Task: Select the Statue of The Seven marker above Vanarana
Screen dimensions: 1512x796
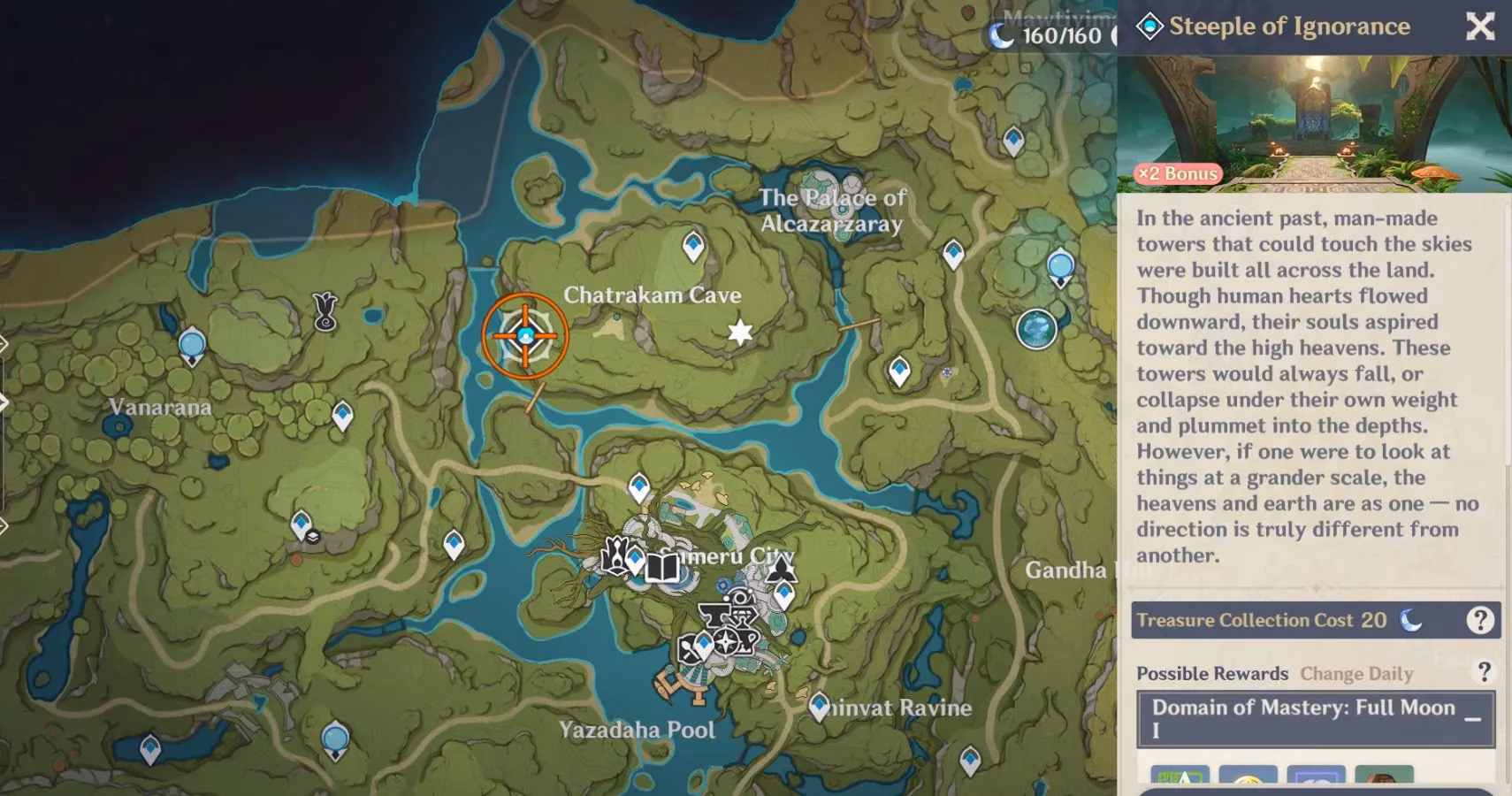Action: tap(325, 311)
